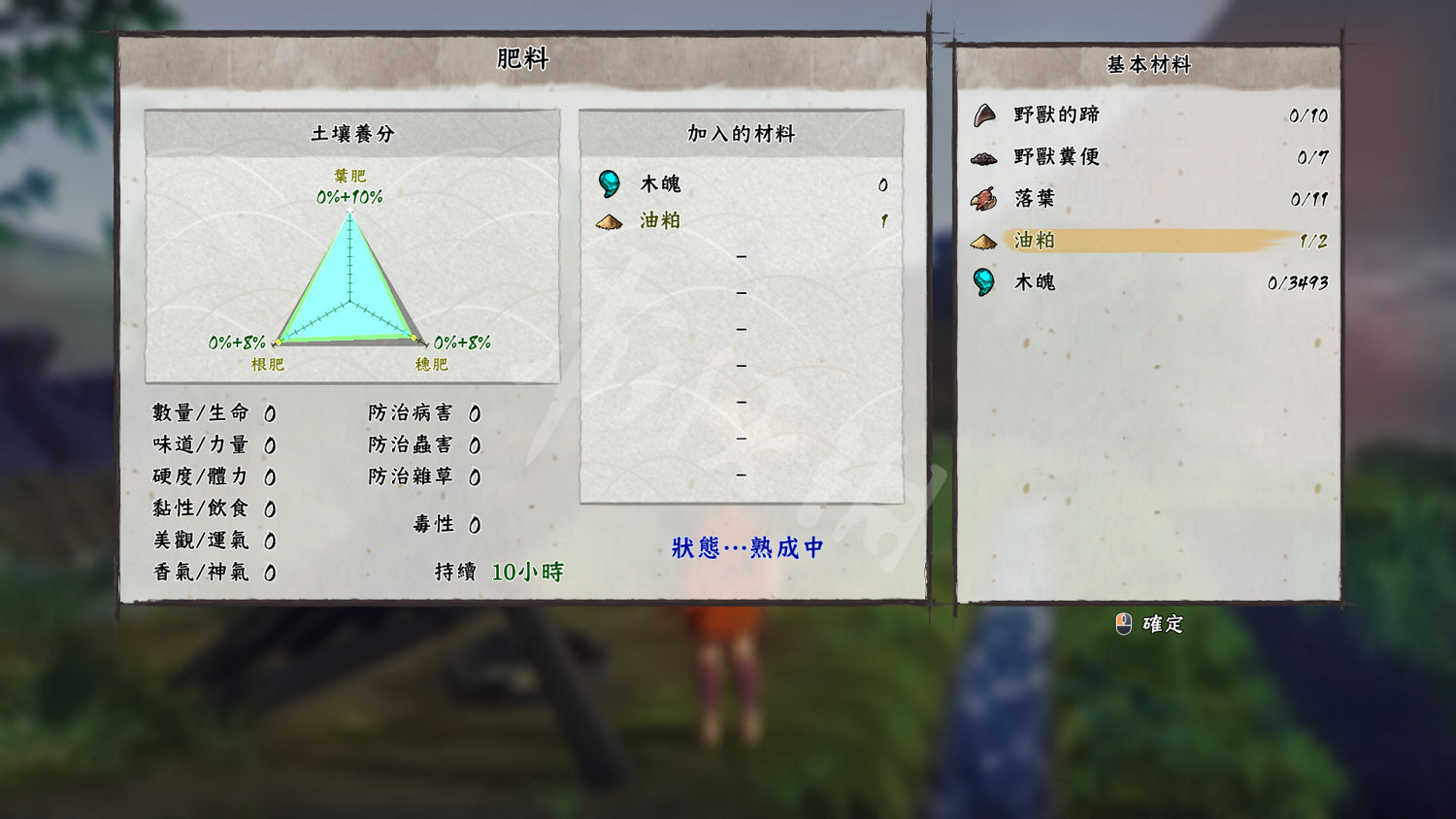Expand the 基本材料 panel header

(x=1148, y=65)
